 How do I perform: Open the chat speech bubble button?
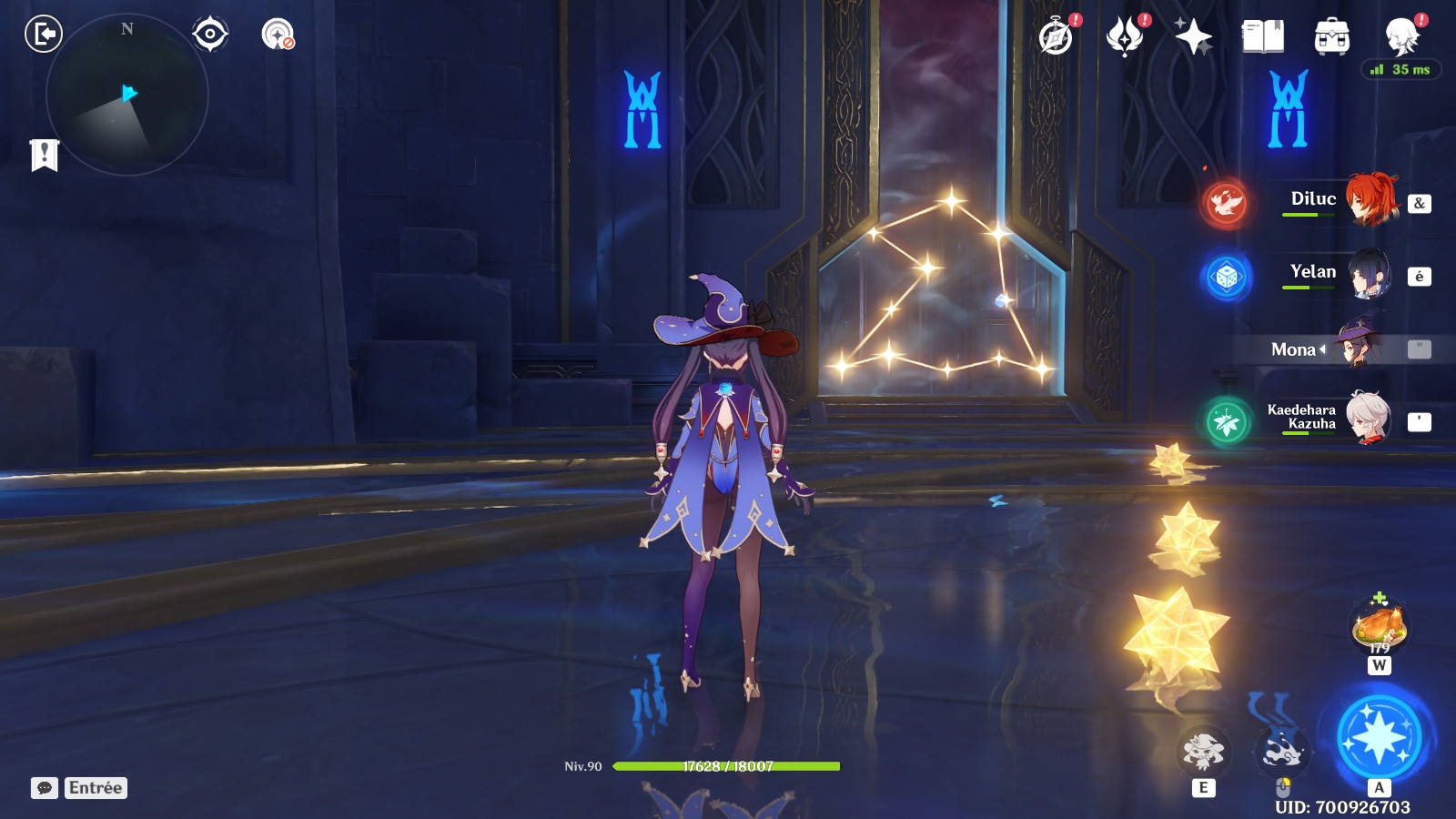pos(45,788)
